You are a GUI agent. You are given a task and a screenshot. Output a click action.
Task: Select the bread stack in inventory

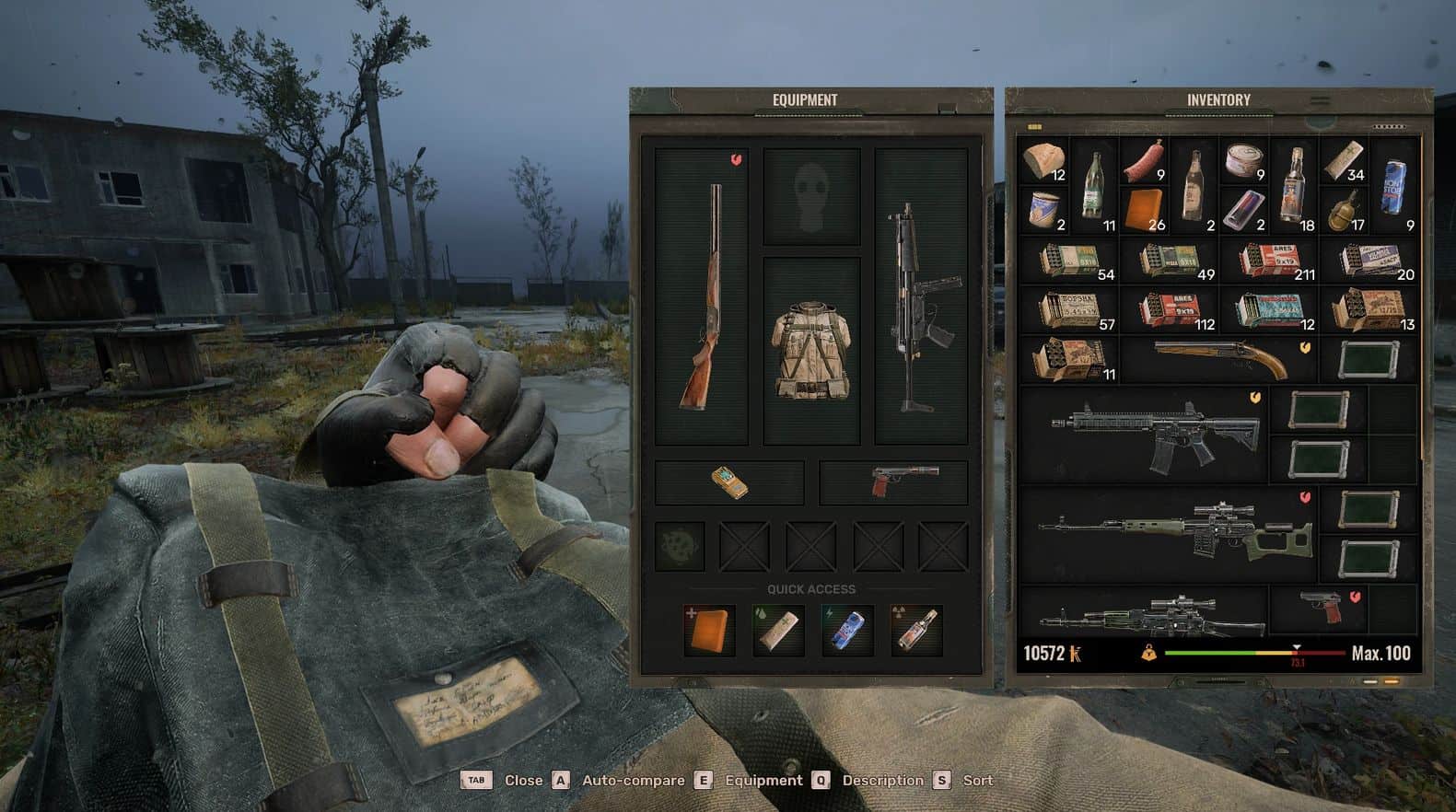click(x=1043, y=159)
